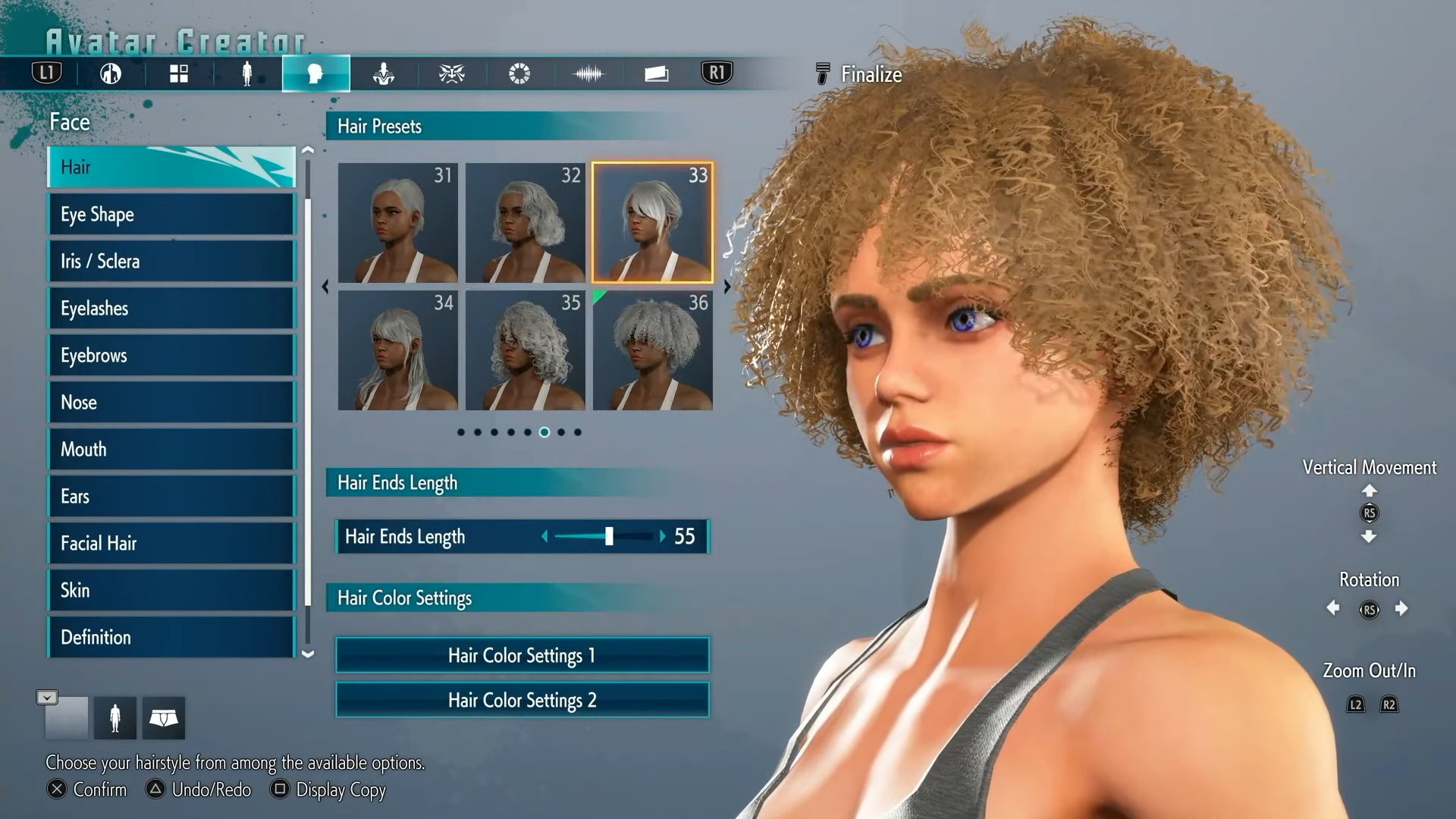Choose hair preset 32 thumbnail
The height and width of the screenshot is (819, 1456).
click(x=525, y=223)
